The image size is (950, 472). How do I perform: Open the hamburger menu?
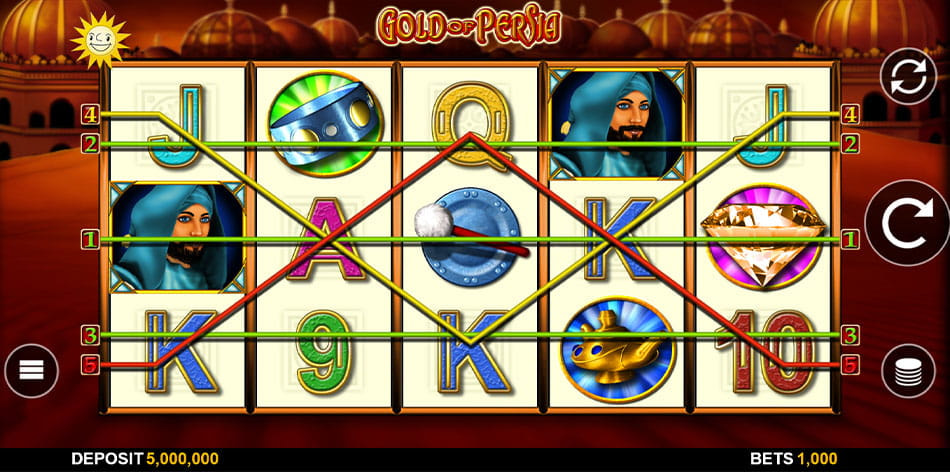(x=32, y=371)
